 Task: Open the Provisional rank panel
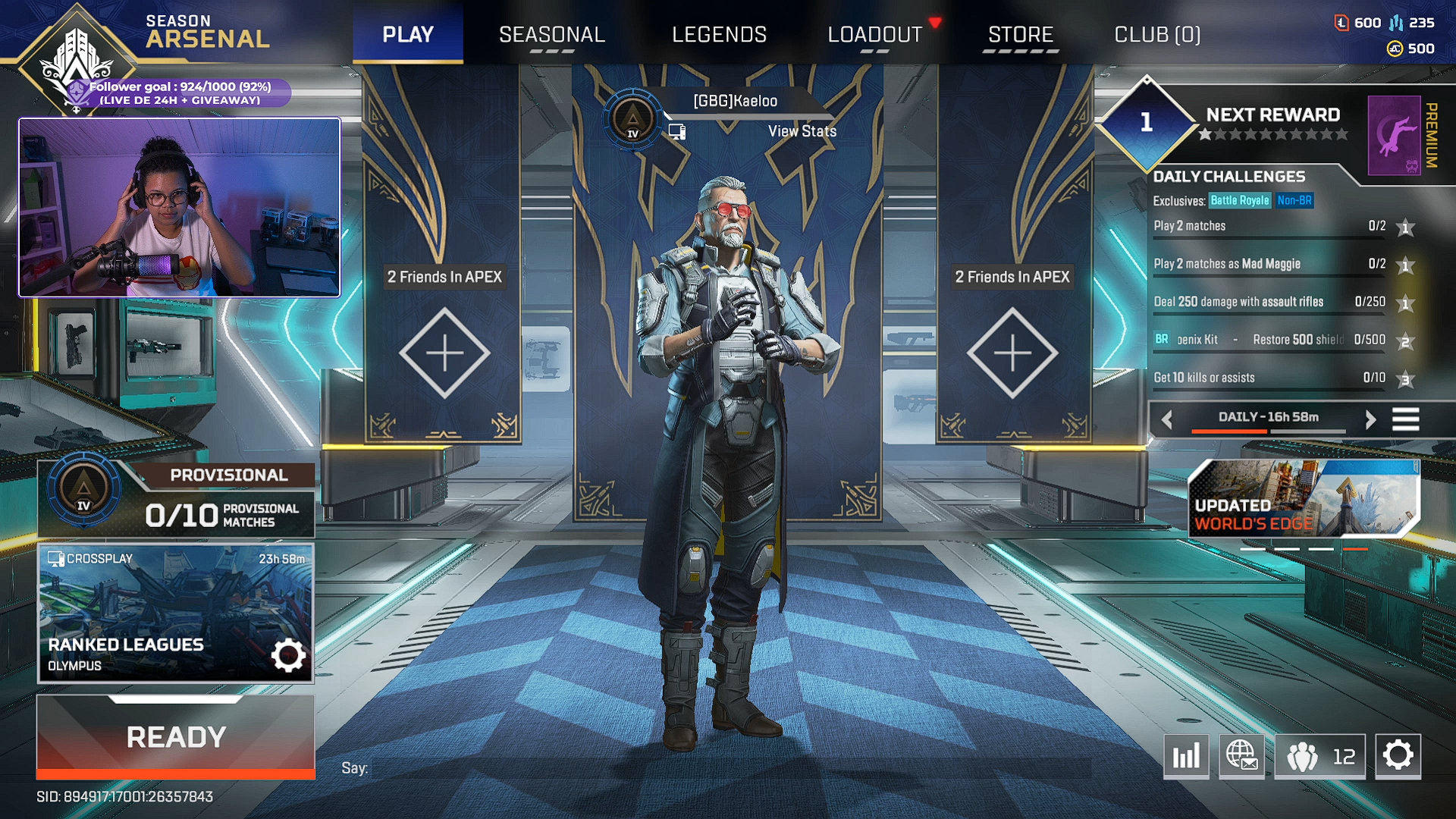[x=176, y=500]
